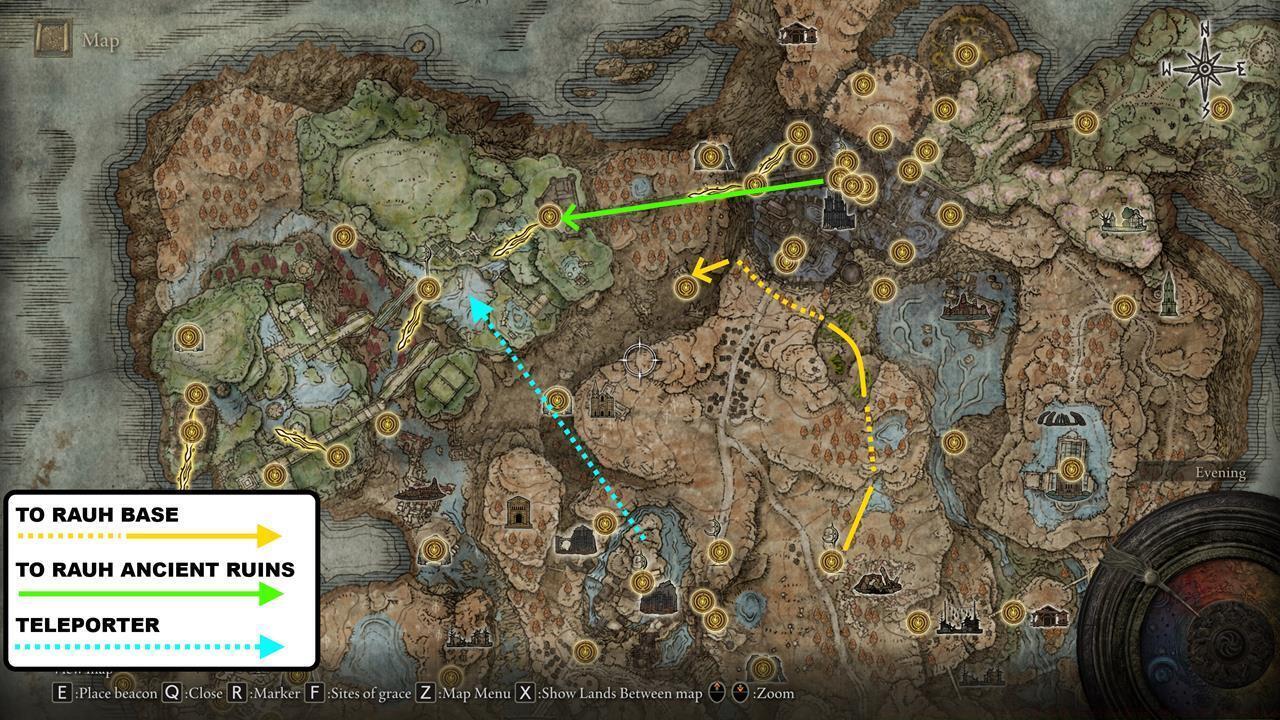Select the grace site at the yellow arrow's tip
The height and width of the screenshot is (720, 1280).
689,288
